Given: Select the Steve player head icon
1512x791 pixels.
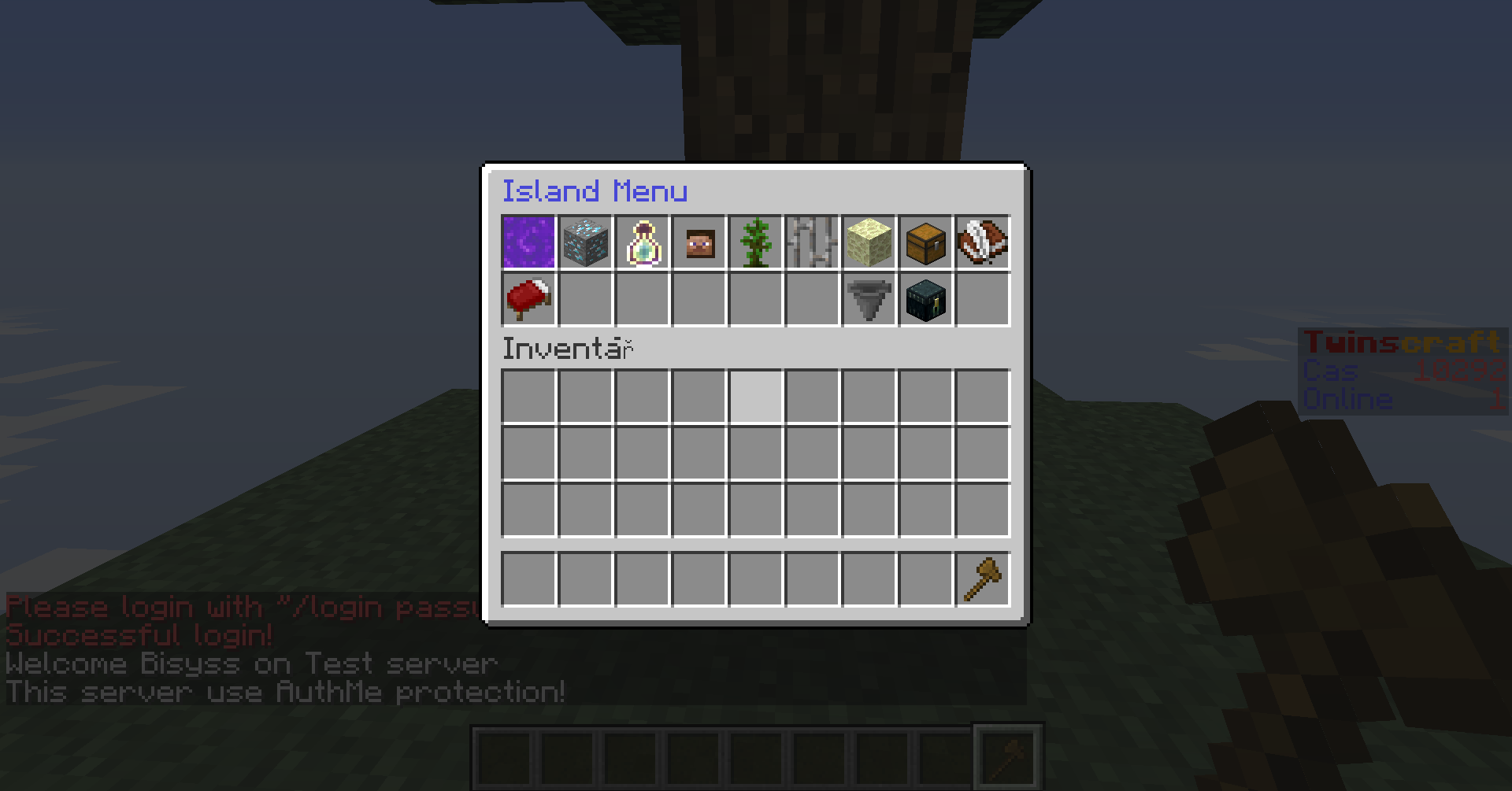Looking at the screenshot, I should [698, 242].
